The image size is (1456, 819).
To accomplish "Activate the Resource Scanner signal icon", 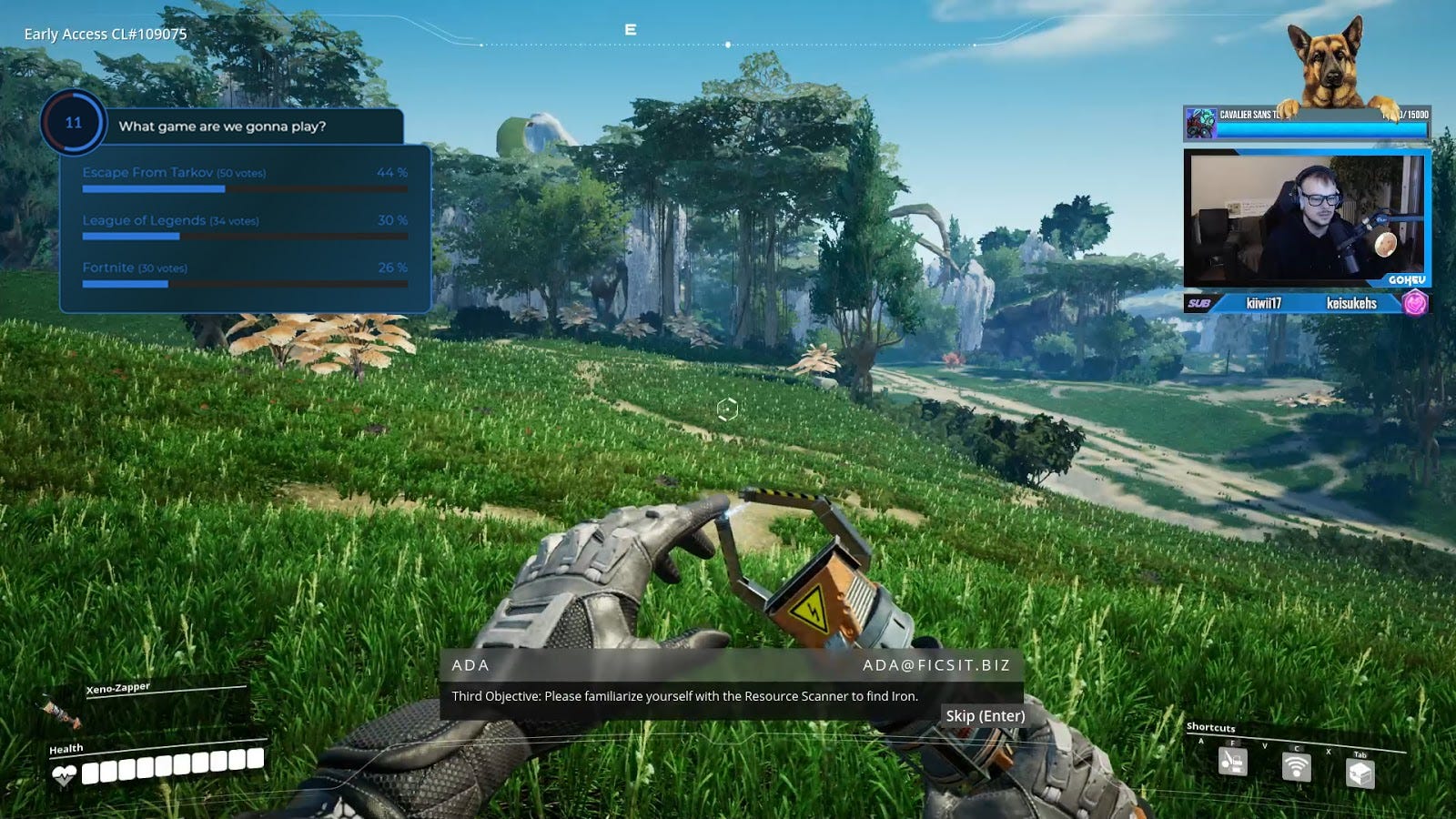I will click(x=1296, y=766).
